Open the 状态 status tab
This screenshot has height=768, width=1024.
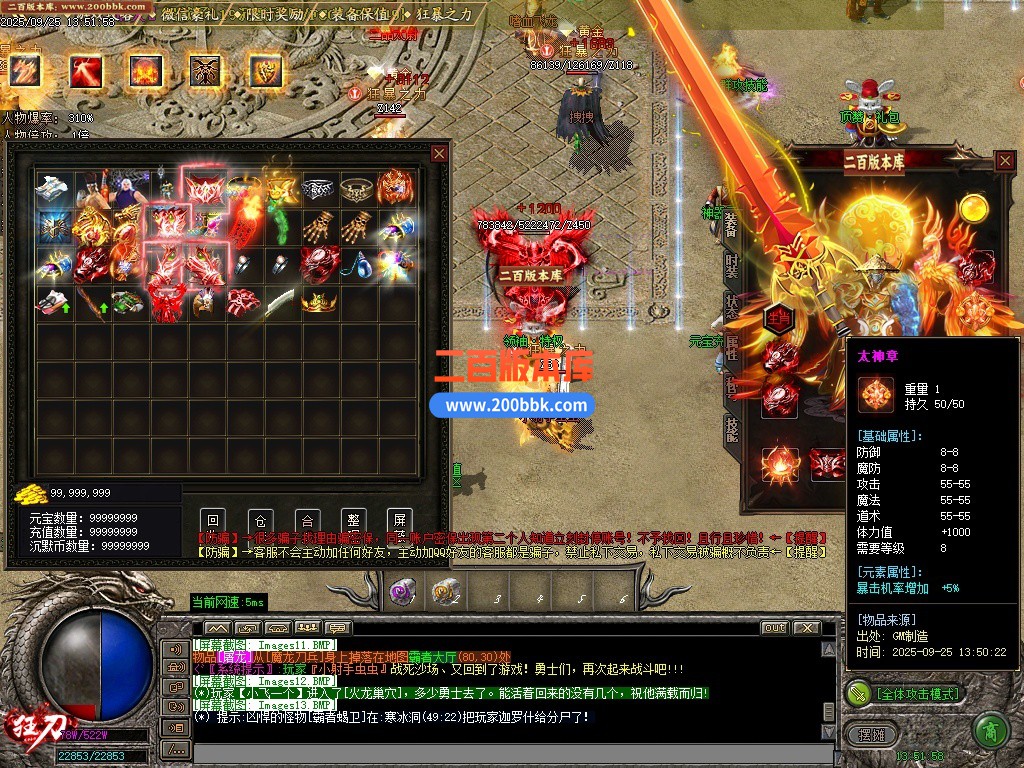pyautogui.click(x=731, y=307)
